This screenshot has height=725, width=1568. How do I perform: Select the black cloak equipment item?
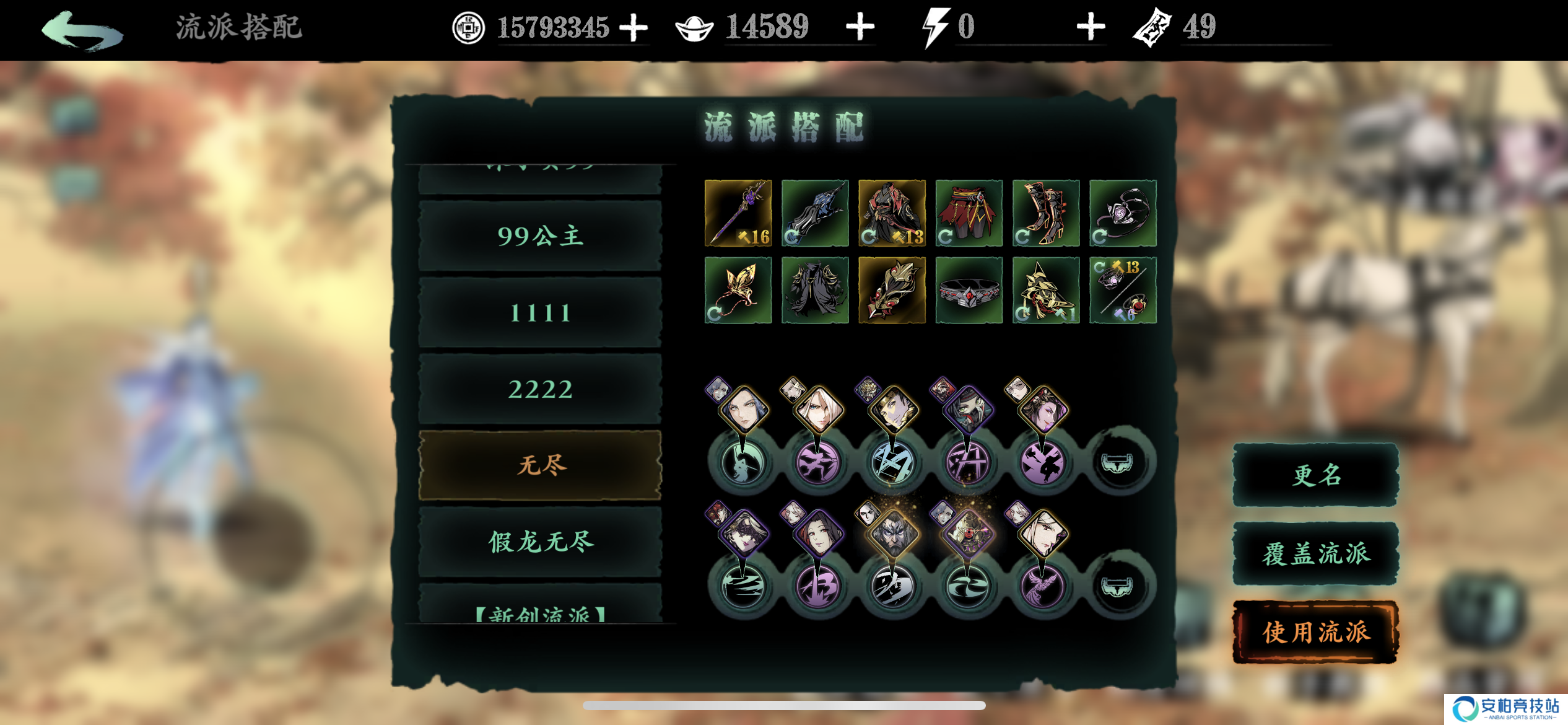[816, 291]
